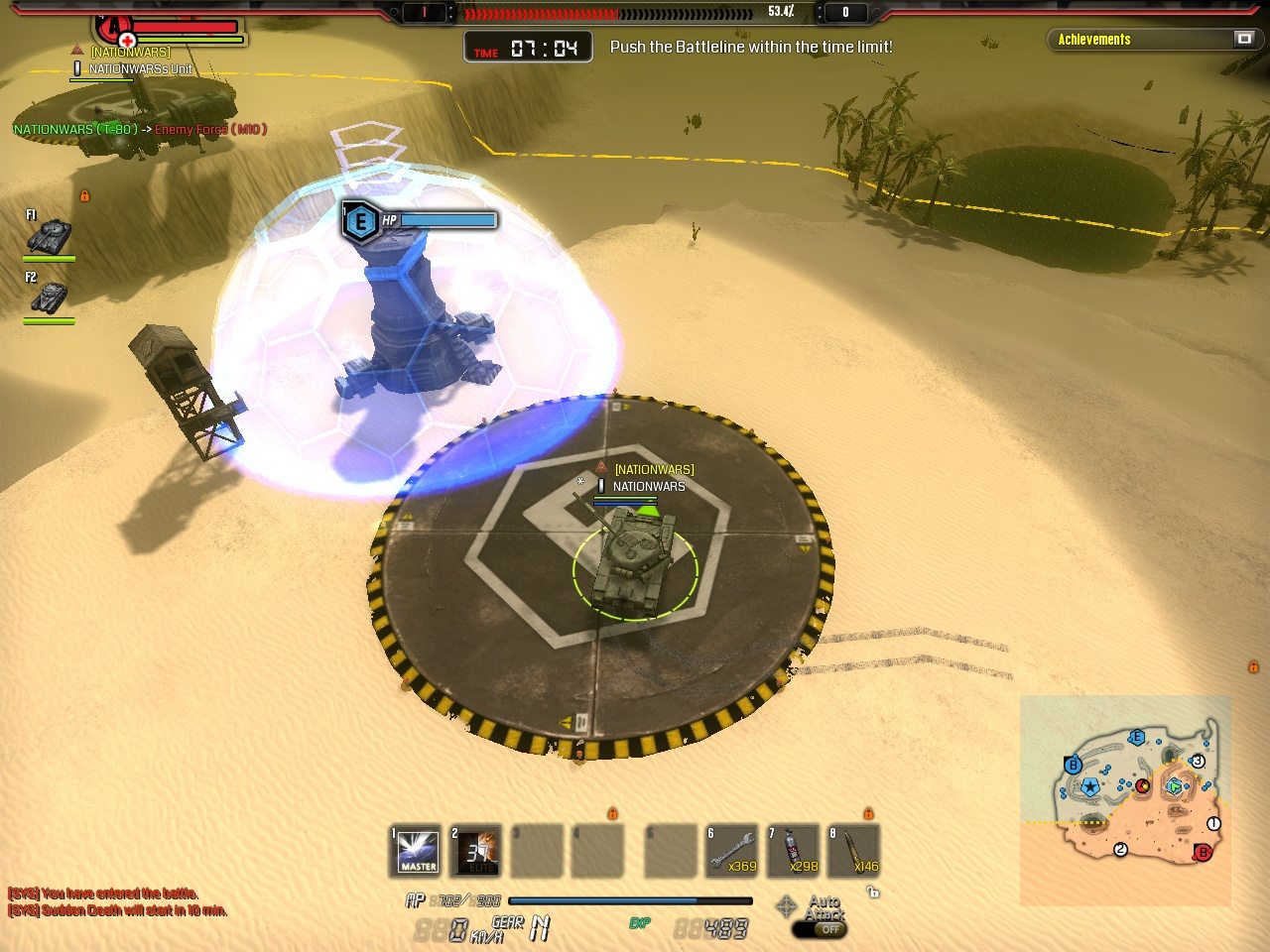
Task: Click the minimap
Action: pyautogui.click(x=1126, y=799)
